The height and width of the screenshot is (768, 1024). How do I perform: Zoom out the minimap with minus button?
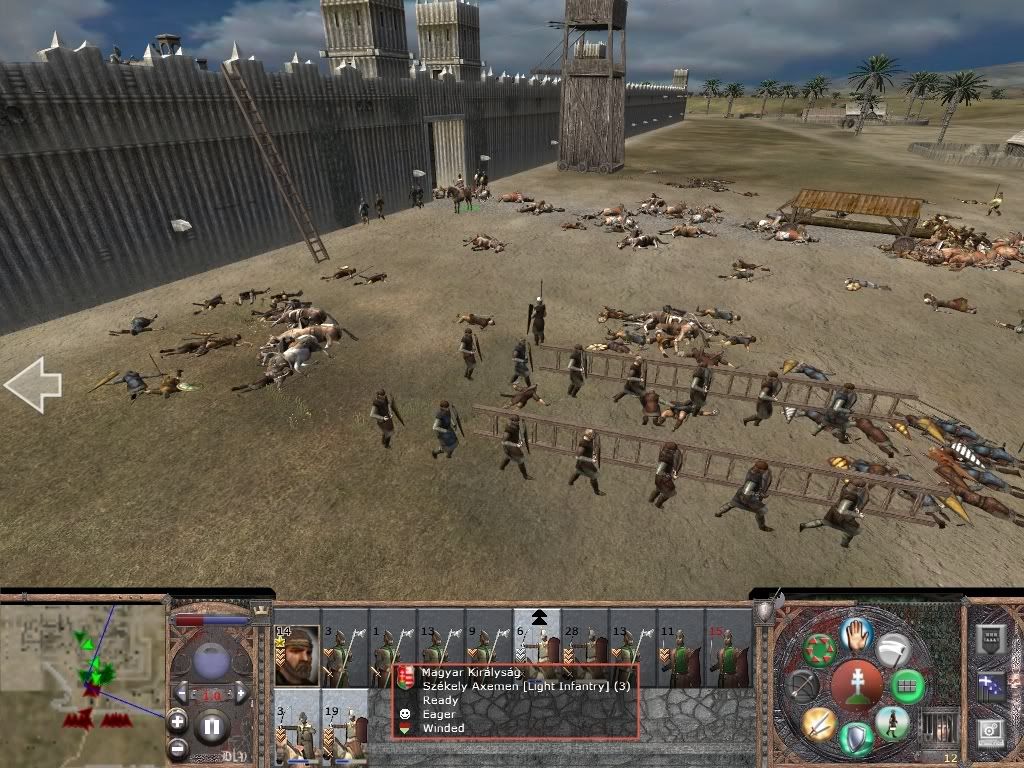pos(177,747)
